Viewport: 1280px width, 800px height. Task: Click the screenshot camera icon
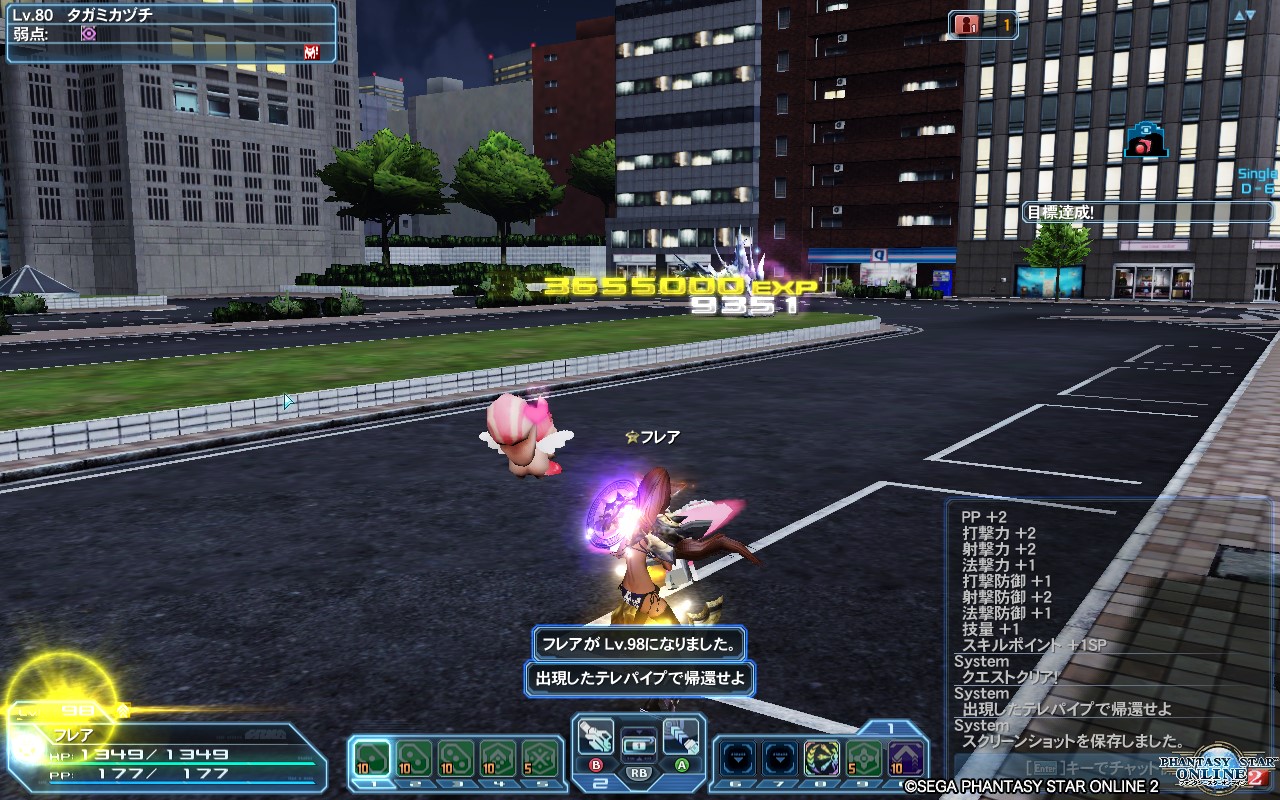click(x=1146, y=139)
